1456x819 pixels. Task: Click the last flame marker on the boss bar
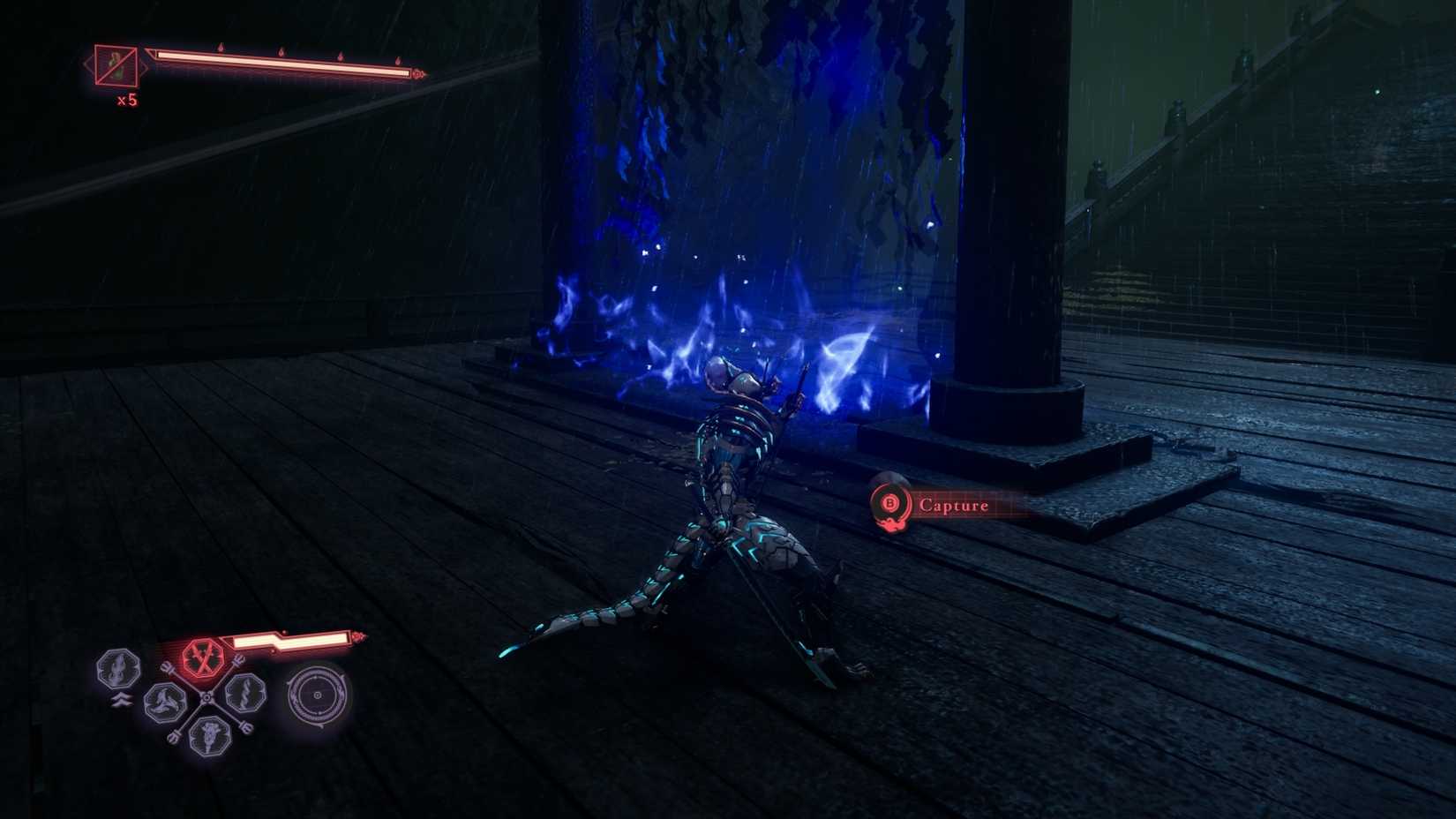point(398,62)
